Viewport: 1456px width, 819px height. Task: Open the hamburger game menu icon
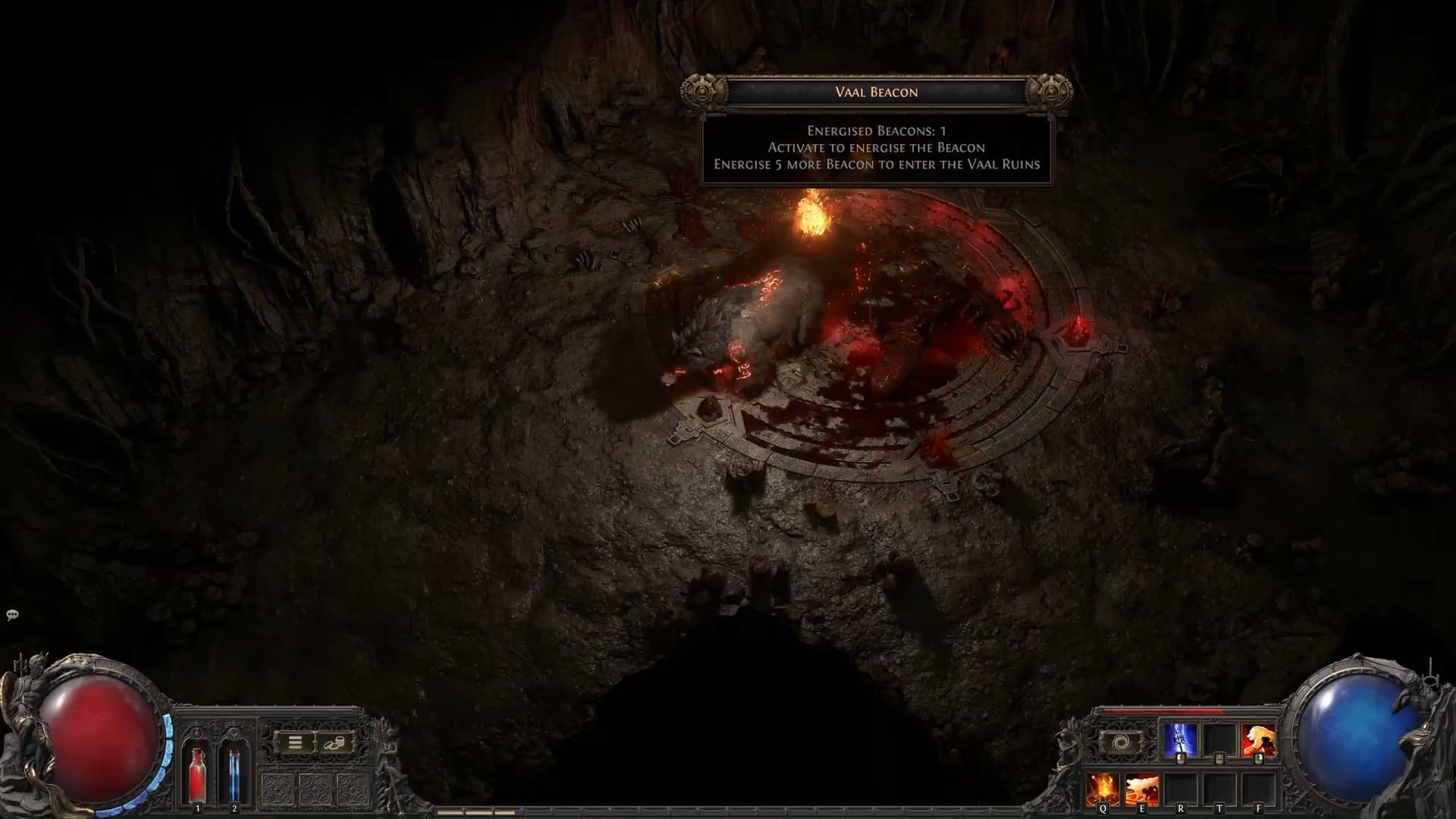(x=295, y=742)
